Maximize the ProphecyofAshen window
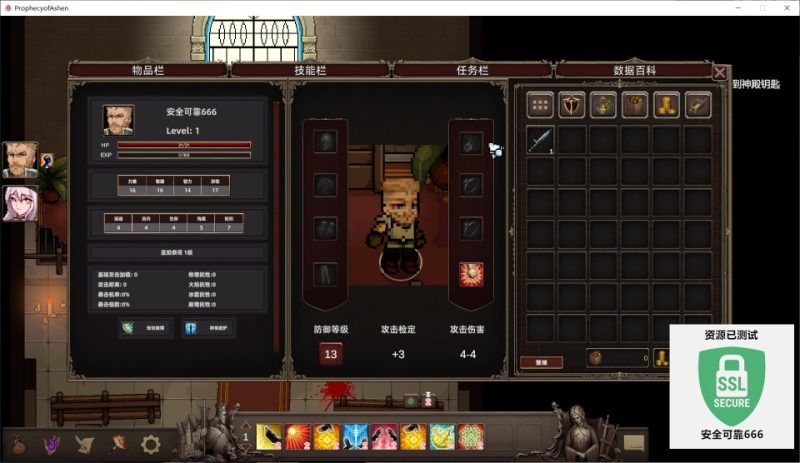This screenshot has height=463, width=800. click(761, 7)
